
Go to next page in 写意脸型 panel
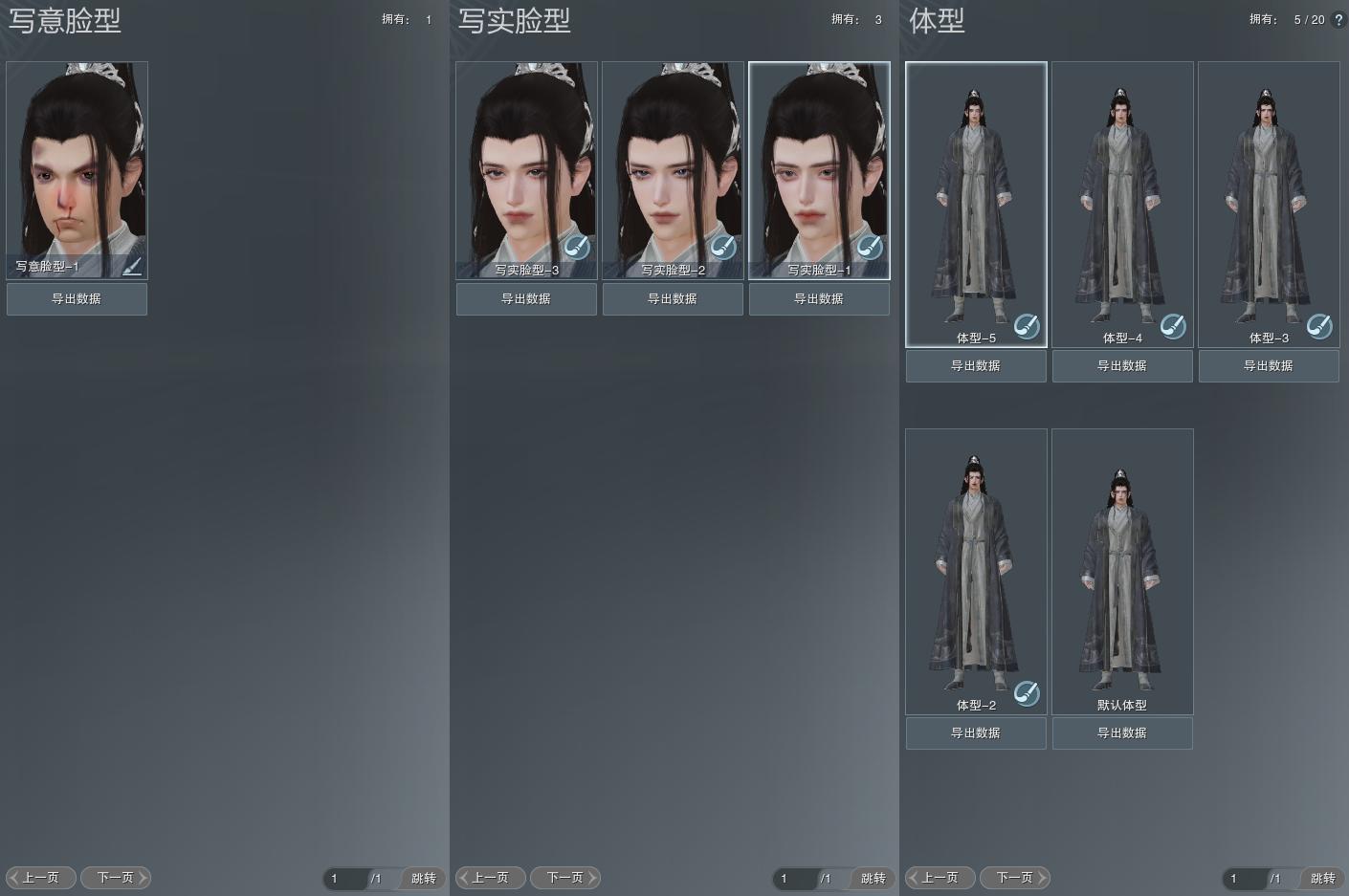(x=116, y=878)
